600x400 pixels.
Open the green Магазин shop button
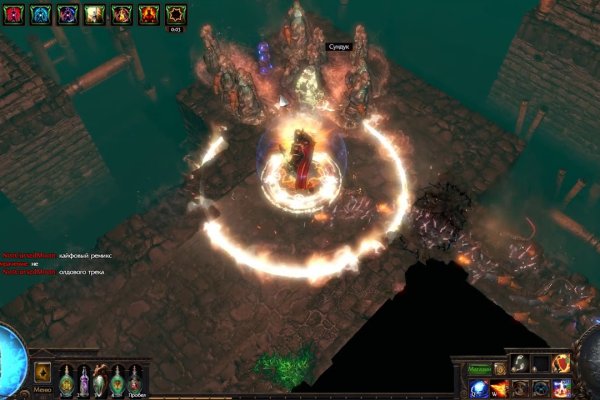point(479,368)
